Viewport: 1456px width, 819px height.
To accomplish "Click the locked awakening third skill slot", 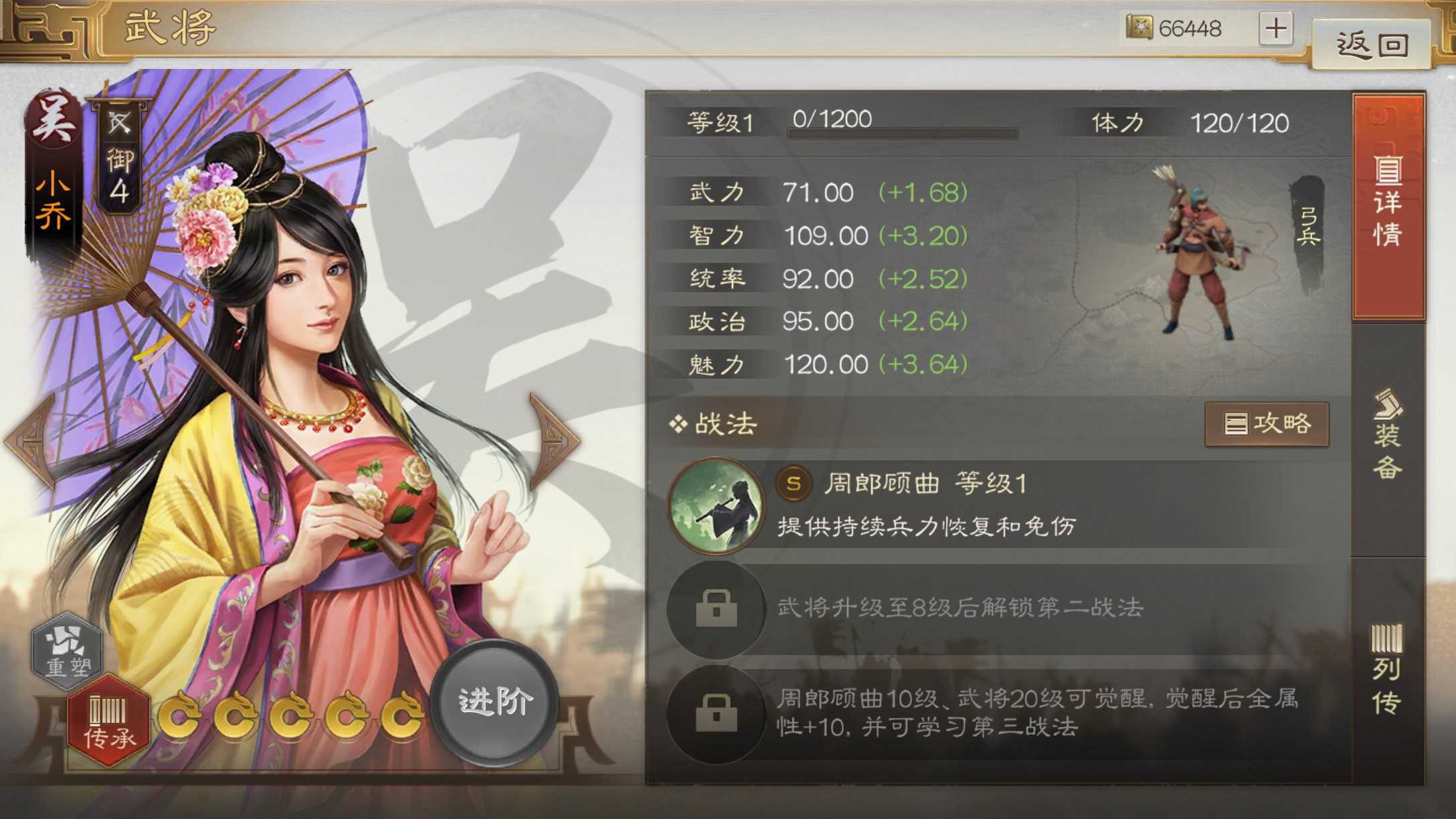I will [x=716, y=713].
